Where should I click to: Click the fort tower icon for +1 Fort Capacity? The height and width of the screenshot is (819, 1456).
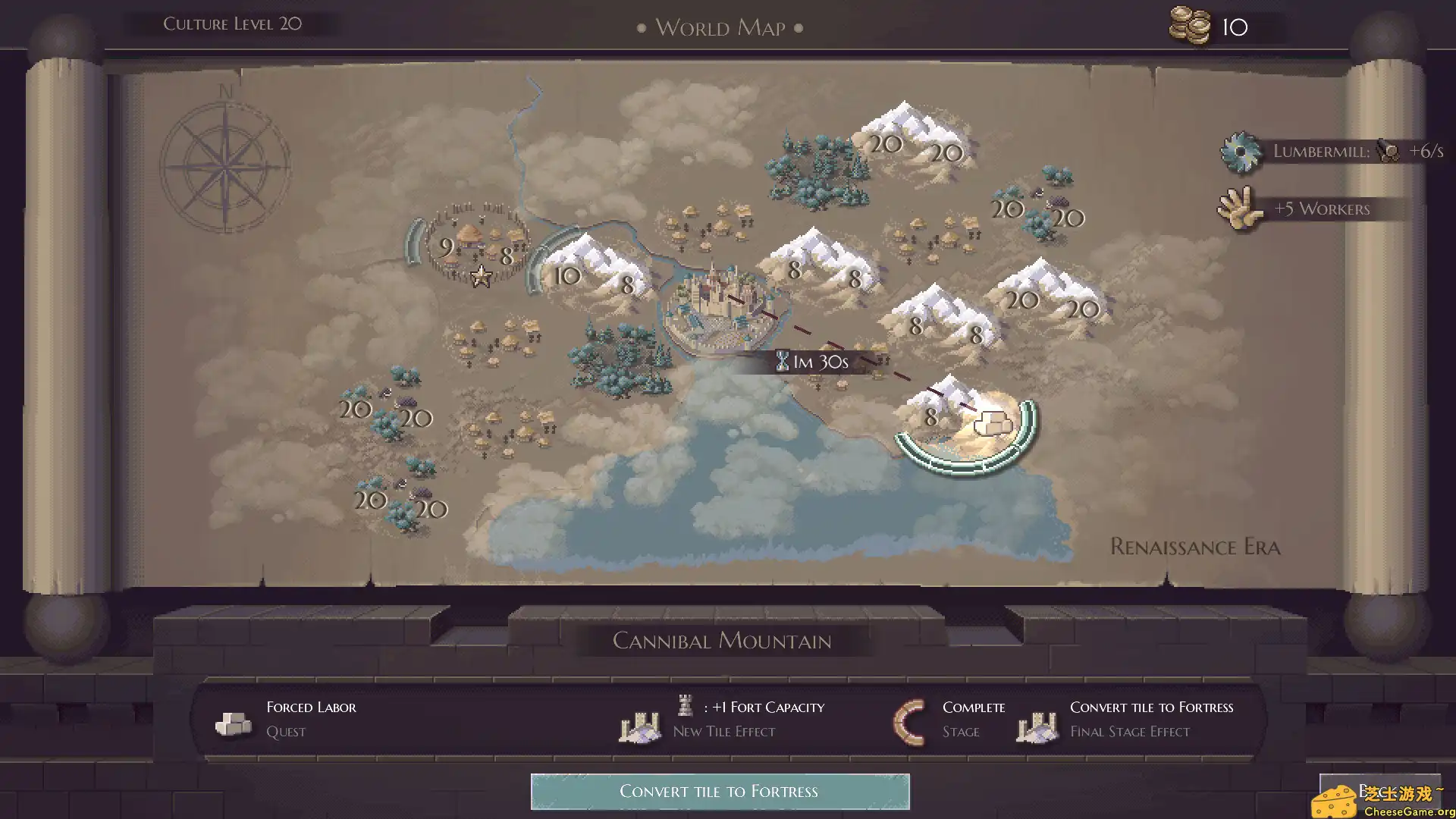[685, 706]
